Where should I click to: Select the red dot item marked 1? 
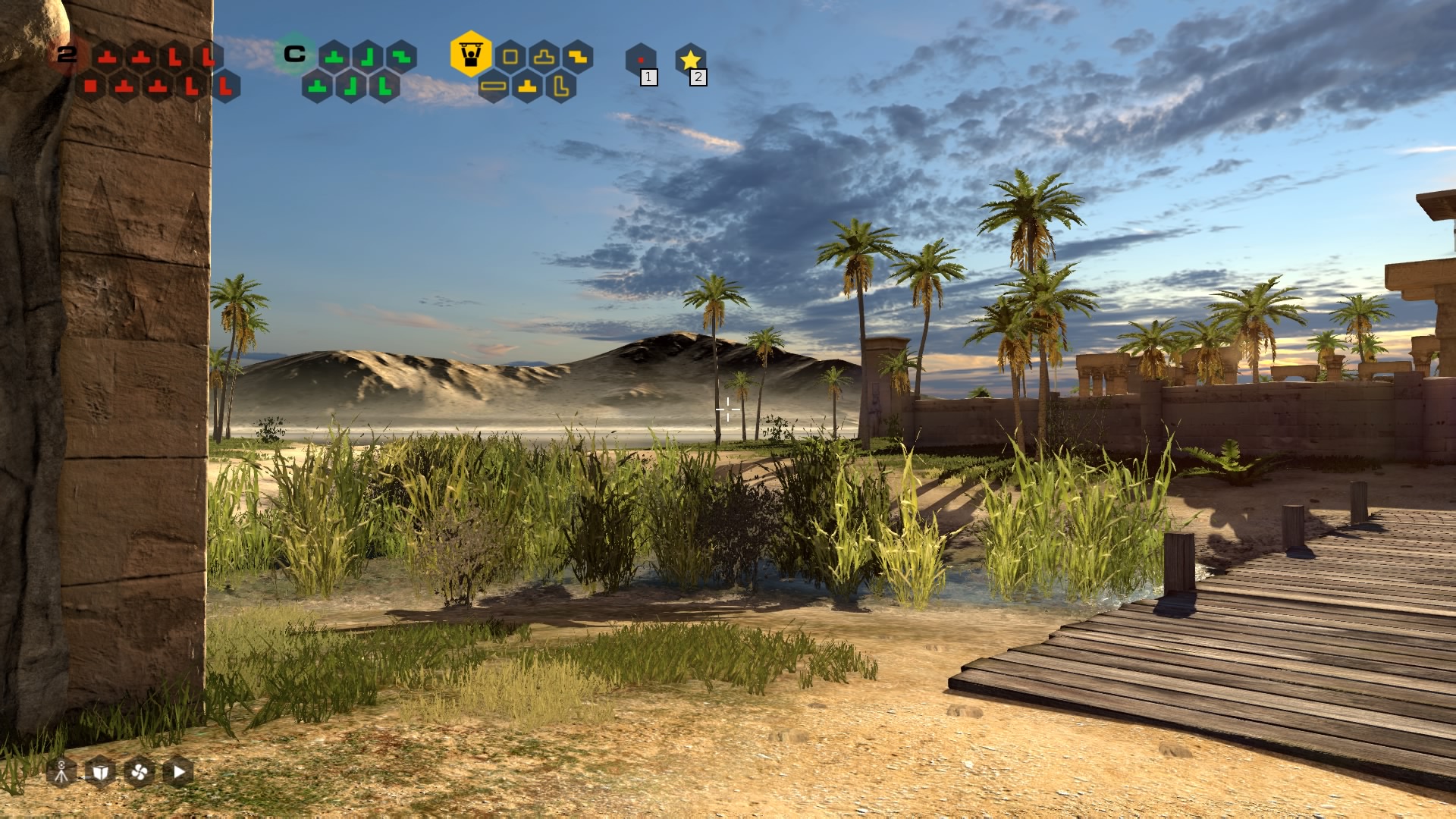[641, 60]
